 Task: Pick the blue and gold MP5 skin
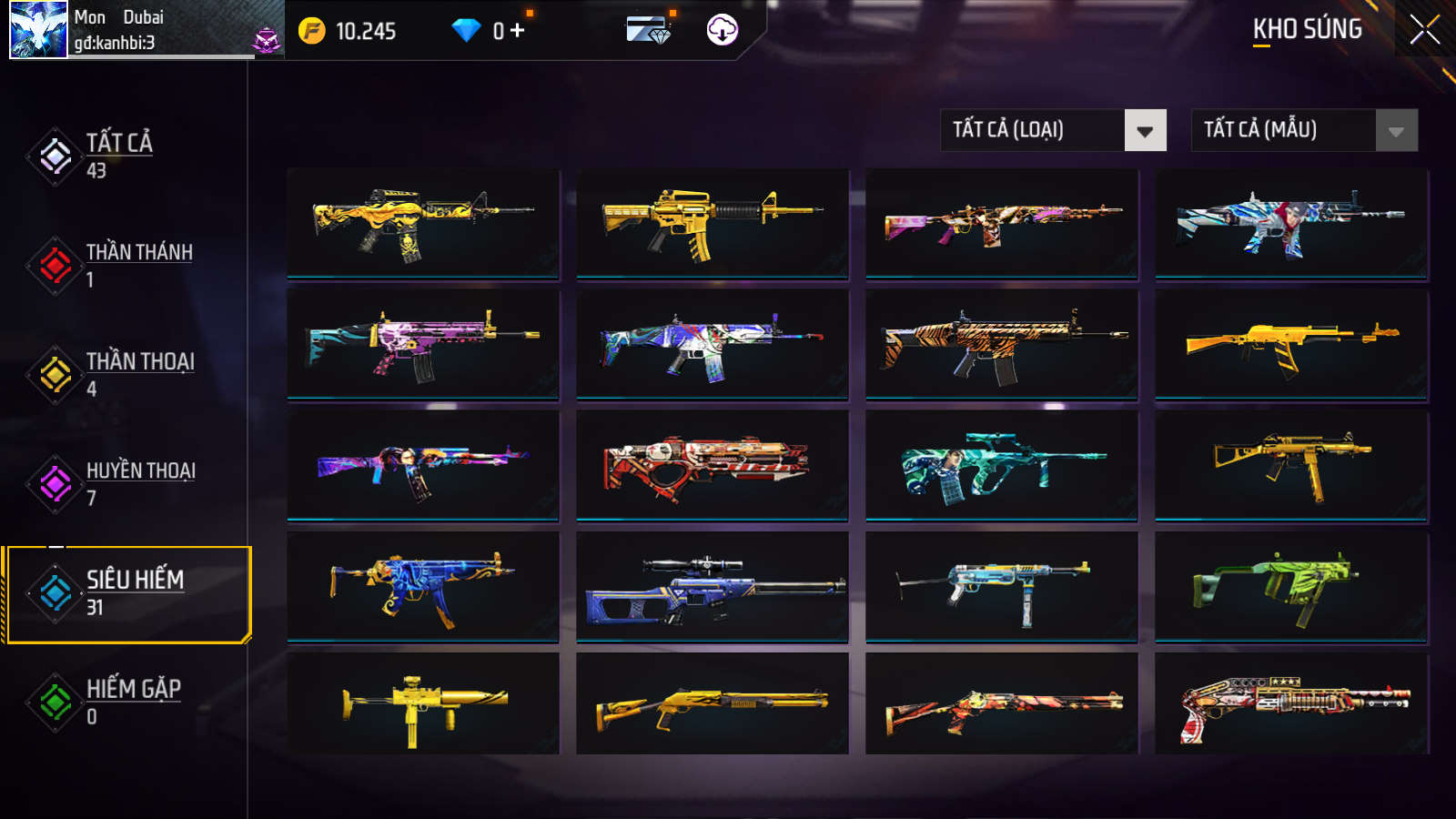pyautogui.click(x=422, y=586)
